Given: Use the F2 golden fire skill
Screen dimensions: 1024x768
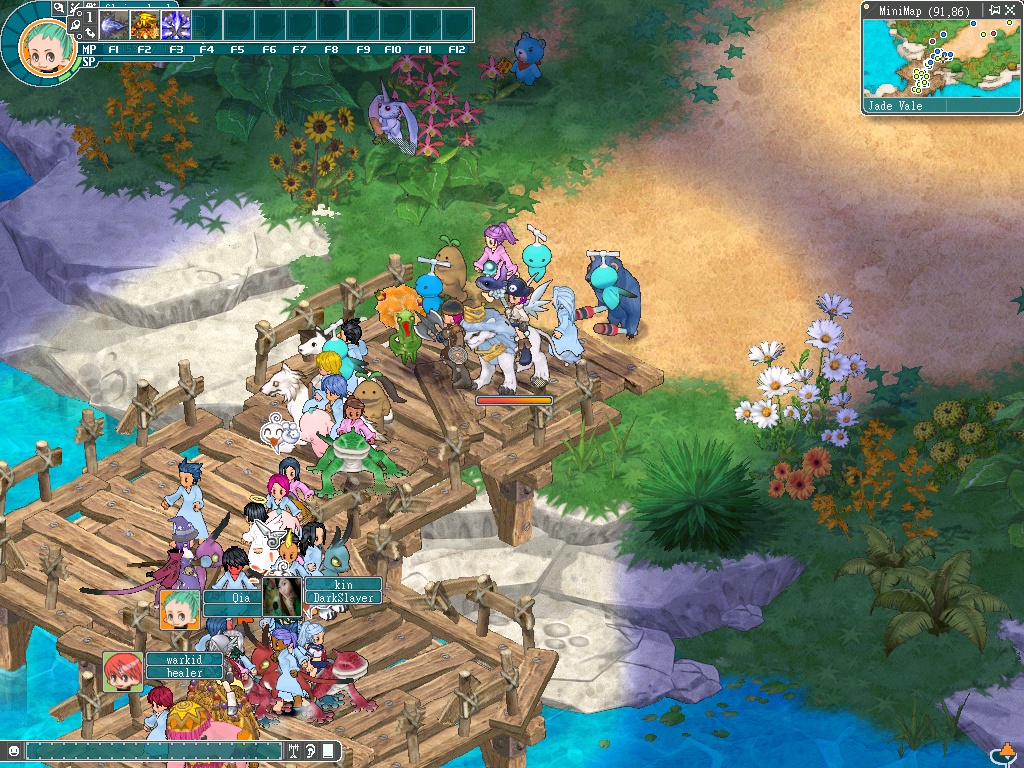Looking at the screenshot, I should pyautogui.click(x=145, y=24).
